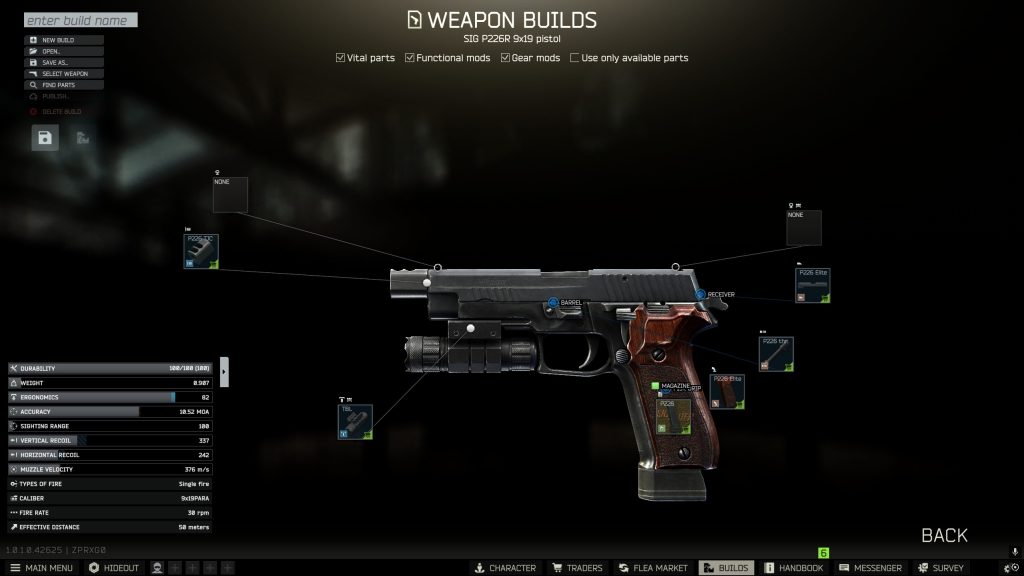This screenshot has width=1024, height=576.
Task: Open the Character screen
Action: tap(505, 568)
